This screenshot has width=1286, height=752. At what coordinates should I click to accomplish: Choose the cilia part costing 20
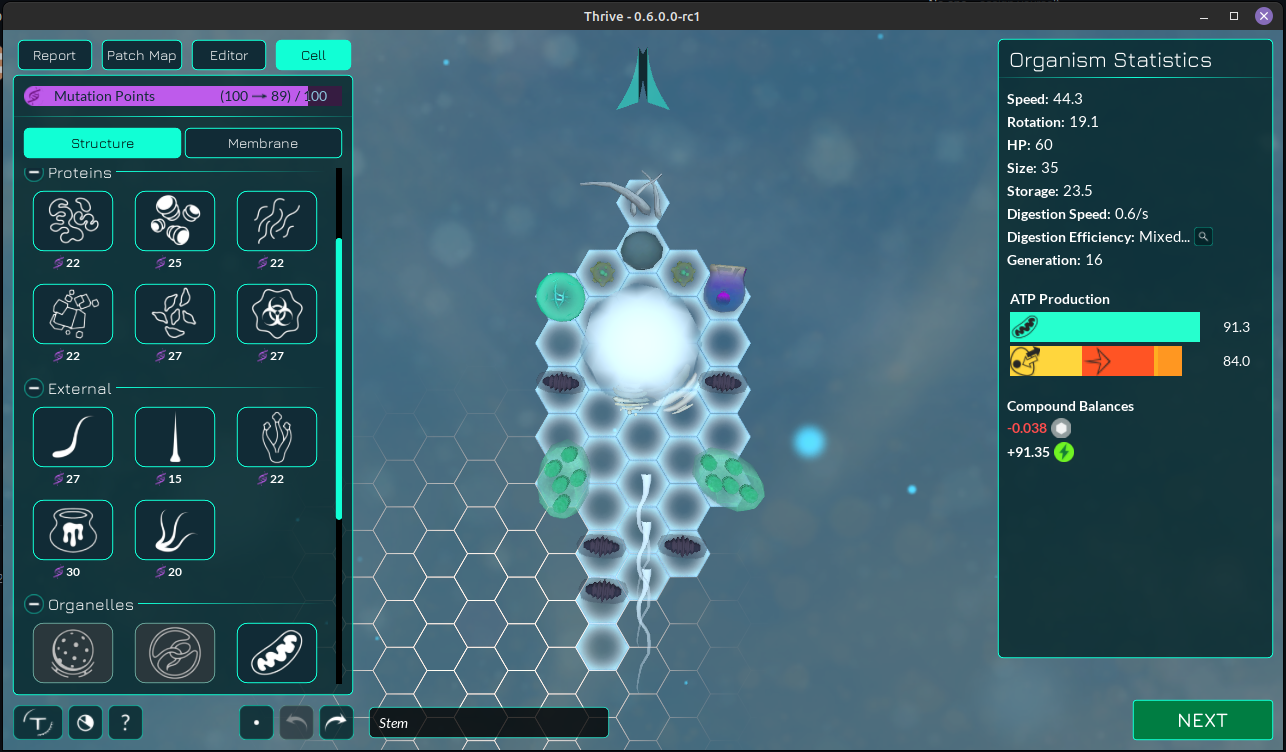175,530
